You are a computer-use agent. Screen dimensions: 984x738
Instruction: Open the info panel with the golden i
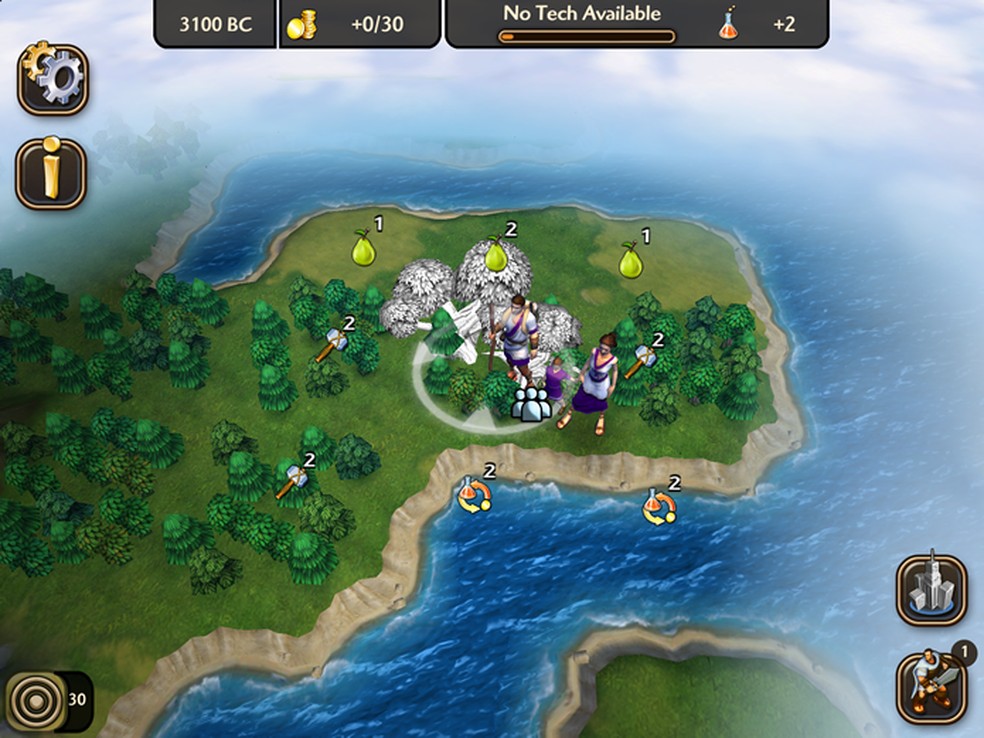click(51, 173)
